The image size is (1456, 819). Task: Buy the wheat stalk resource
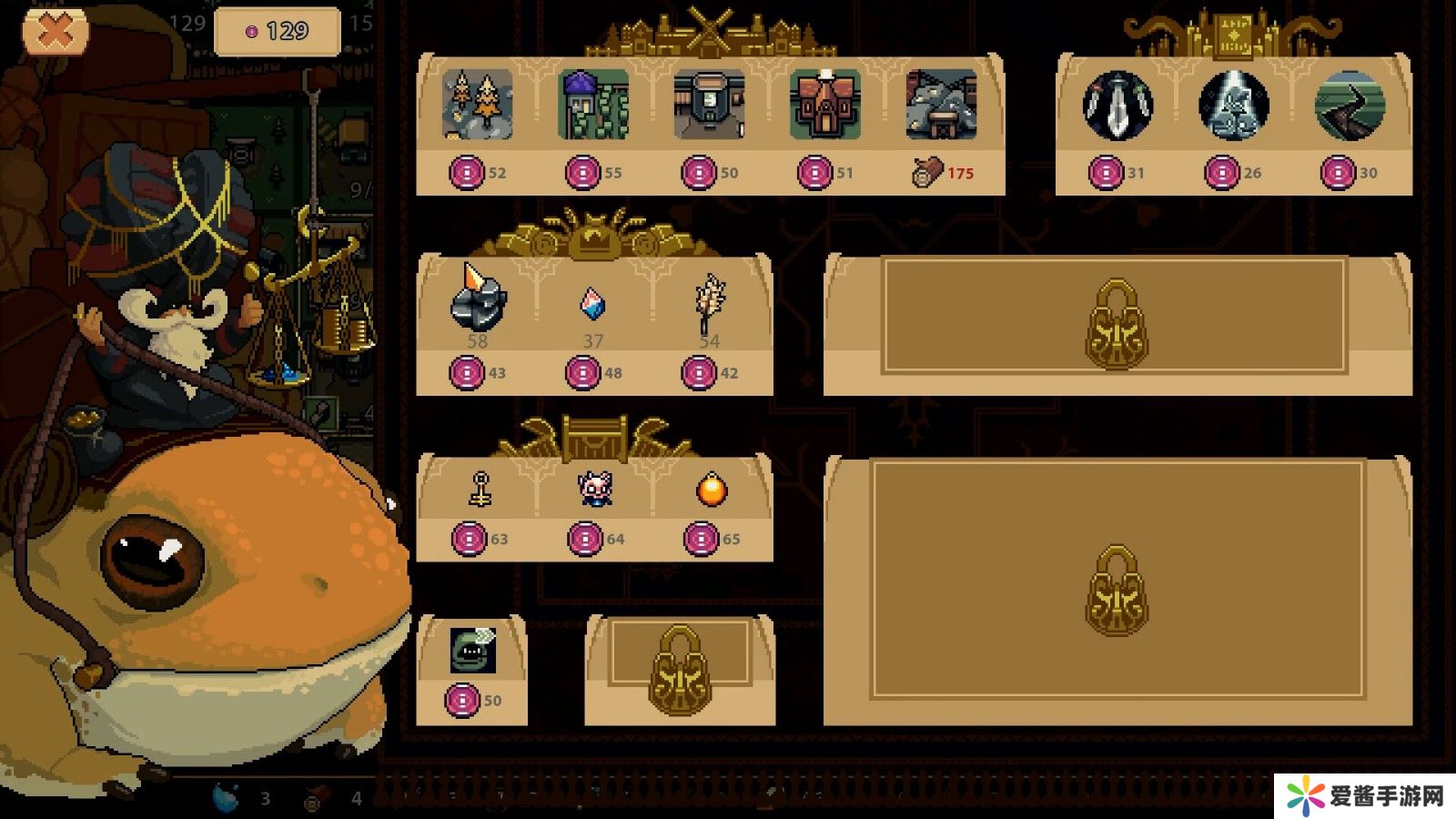(709, 302)
